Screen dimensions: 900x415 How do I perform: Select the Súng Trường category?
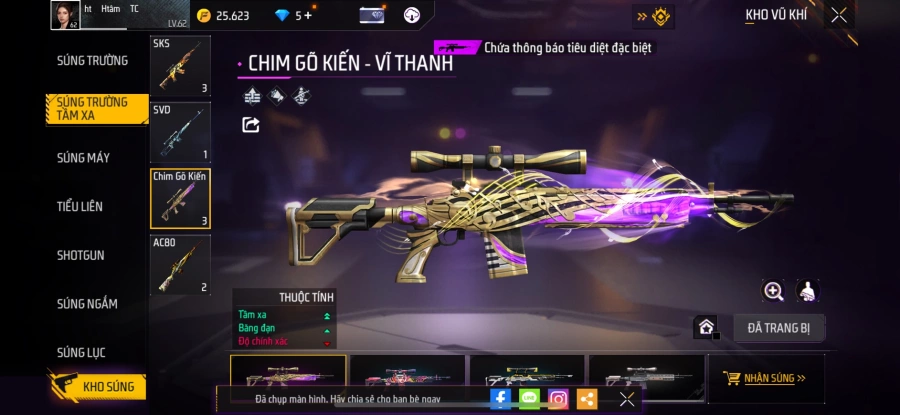pos(92,60)
